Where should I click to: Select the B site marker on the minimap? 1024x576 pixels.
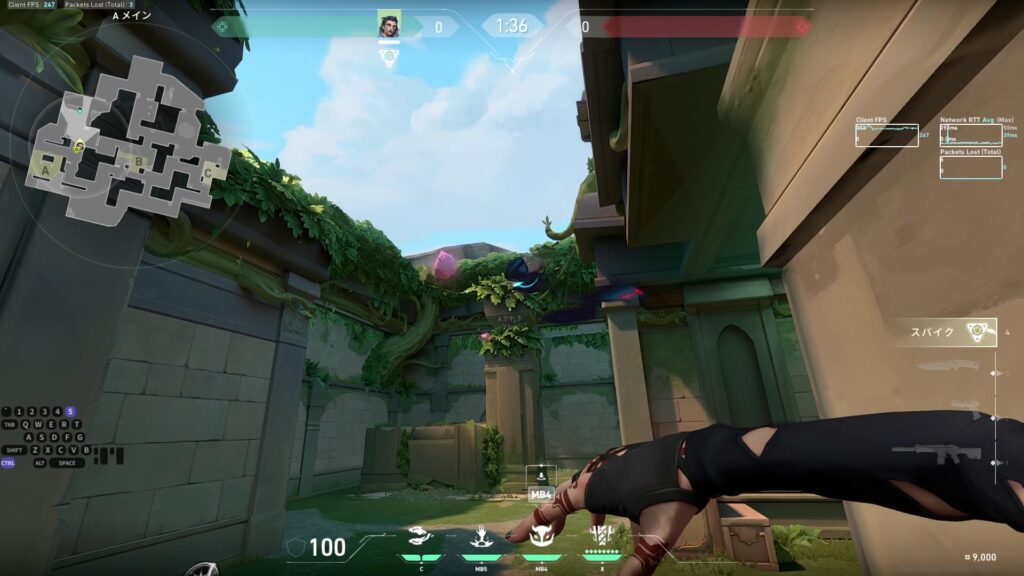(x=139, y=160)
